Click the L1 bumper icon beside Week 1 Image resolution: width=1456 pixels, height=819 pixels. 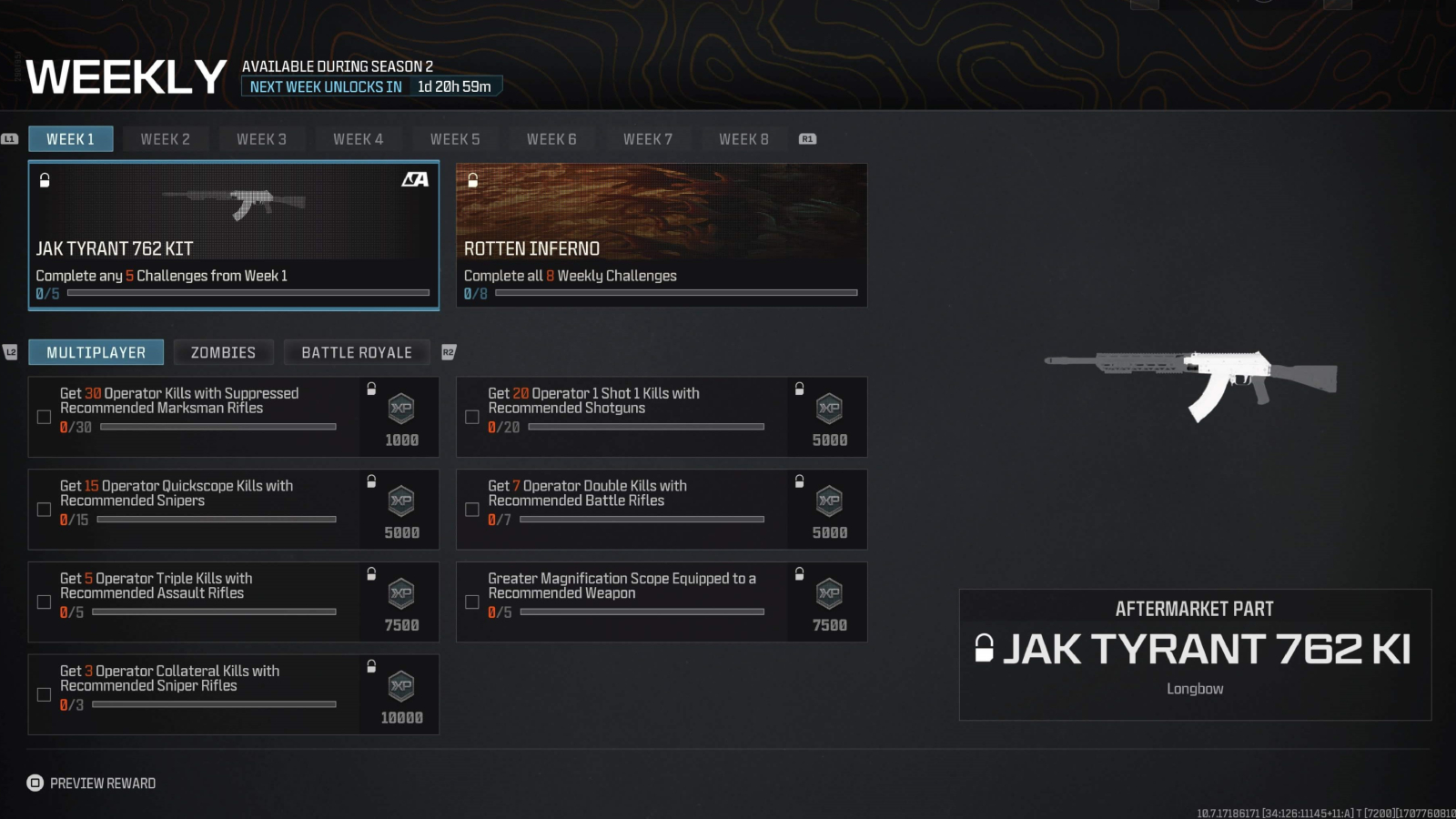coord(9,138)
